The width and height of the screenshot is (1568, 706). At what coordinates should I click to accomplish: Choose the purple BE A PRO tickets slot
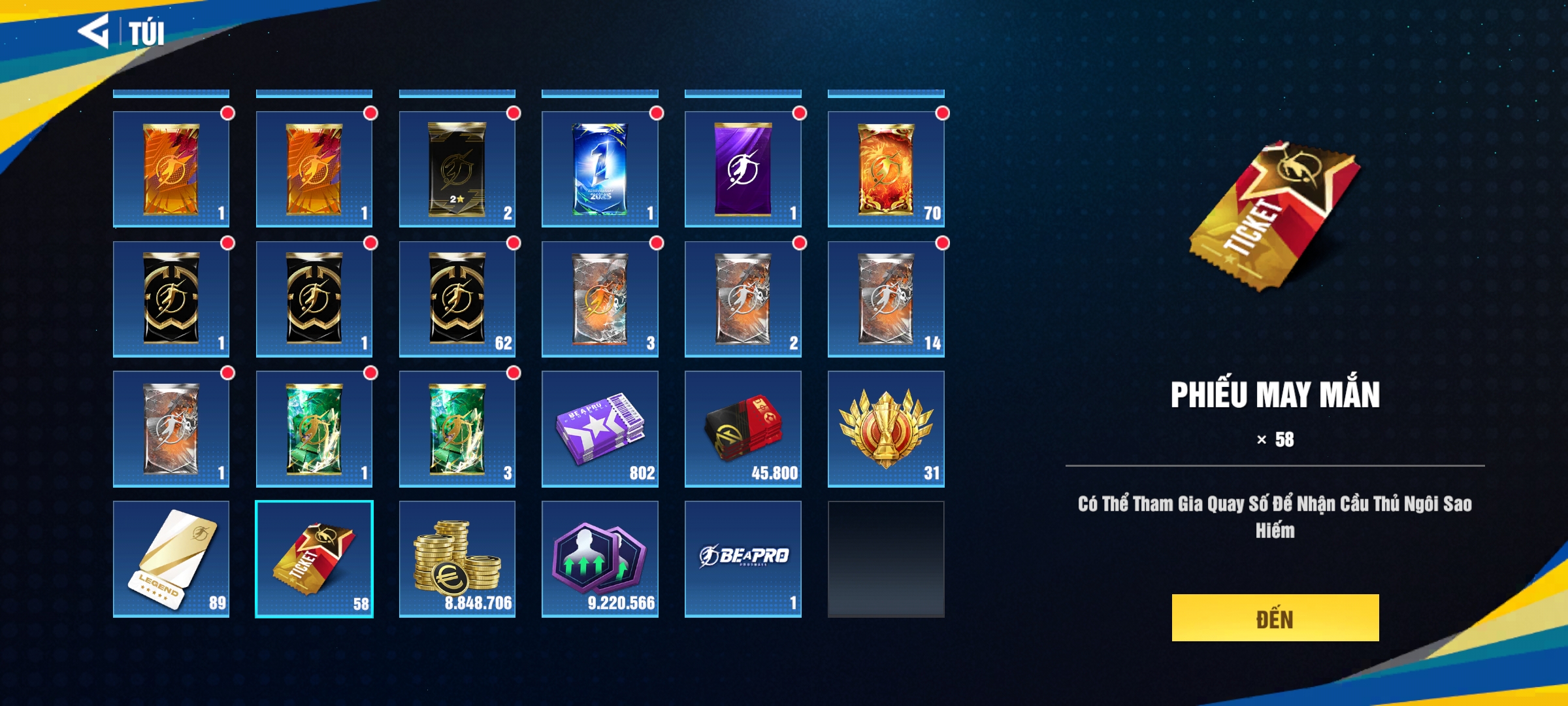pyautogui.click(x=600, y=429)
